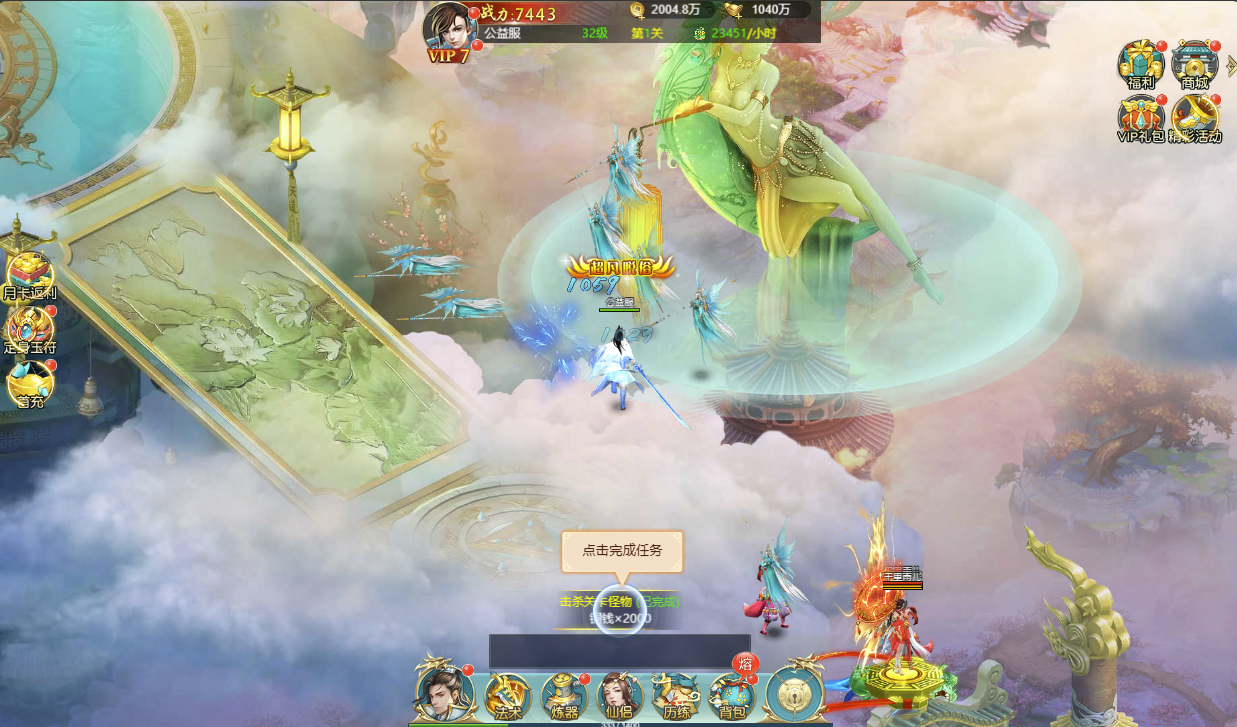Open the 精彩活动 events icon
Screen dimensions: 1237x727
coord(1194,119)
